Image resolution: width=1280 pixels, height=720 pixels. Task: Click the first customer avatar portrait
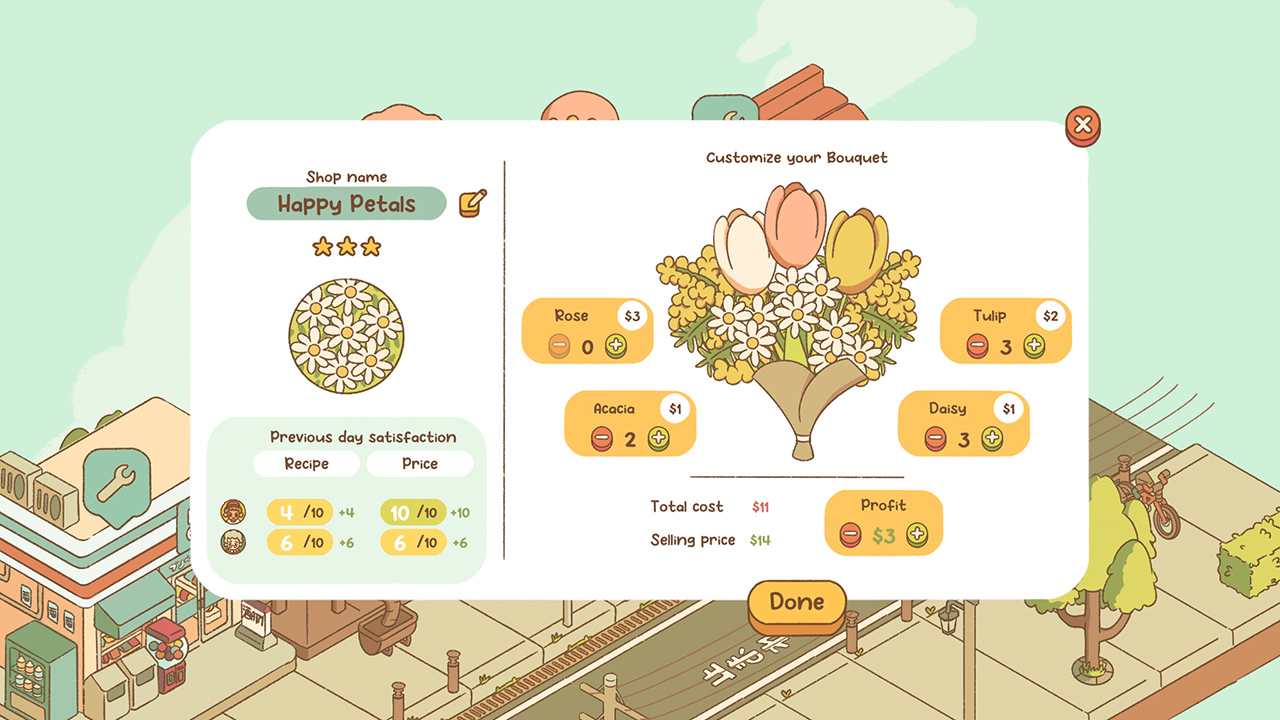click(233, 510)
